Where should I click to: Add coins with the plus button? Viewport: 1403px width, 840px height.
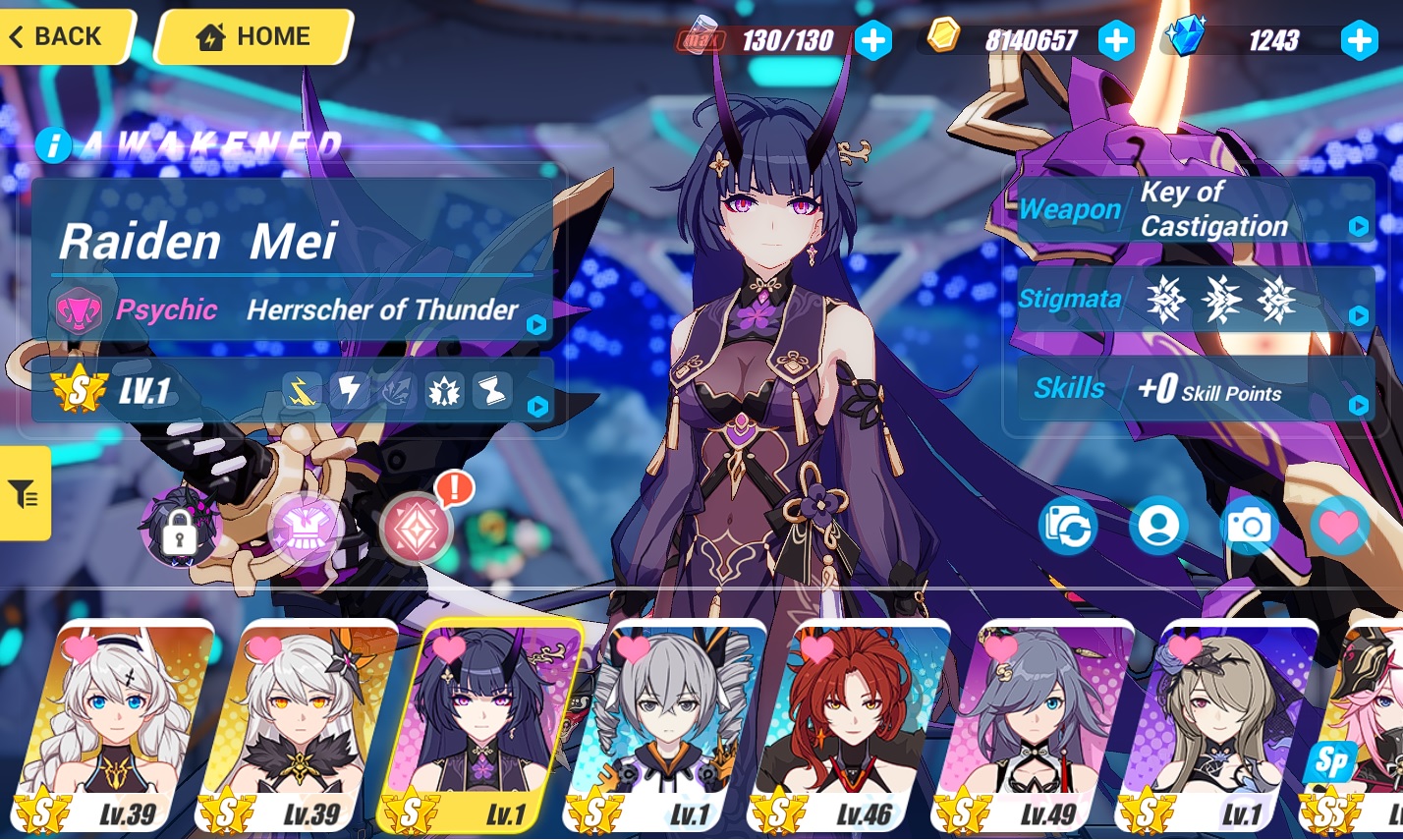point(1115,40)
